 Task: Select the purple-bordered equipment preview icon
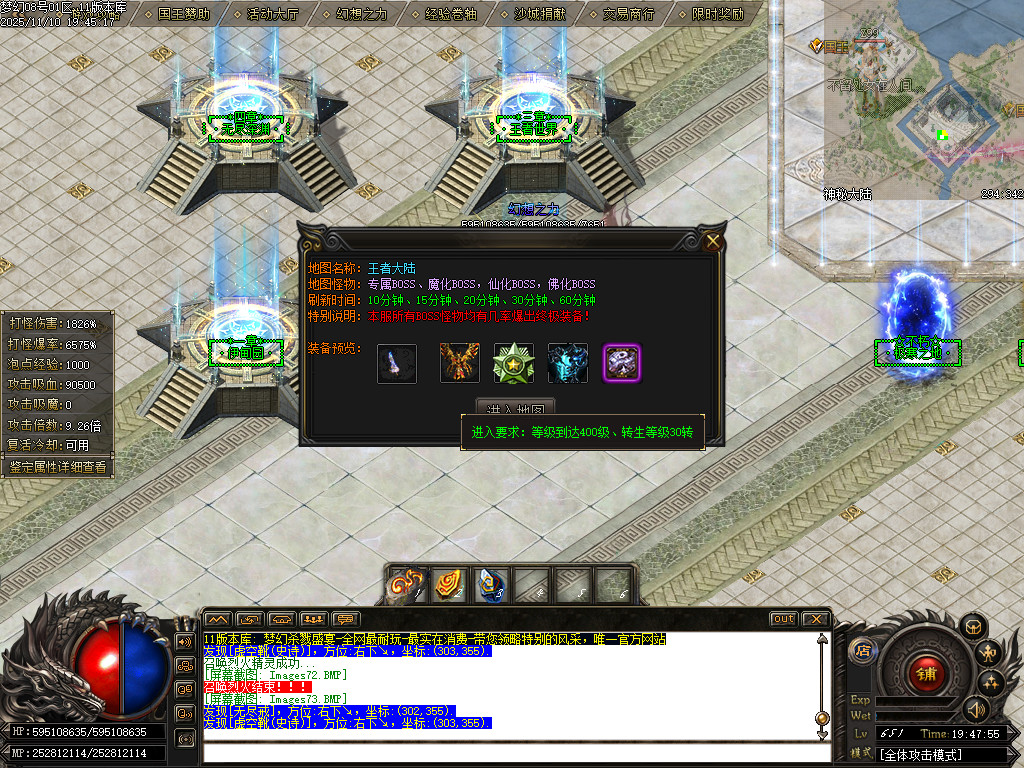tap(621, 363)
